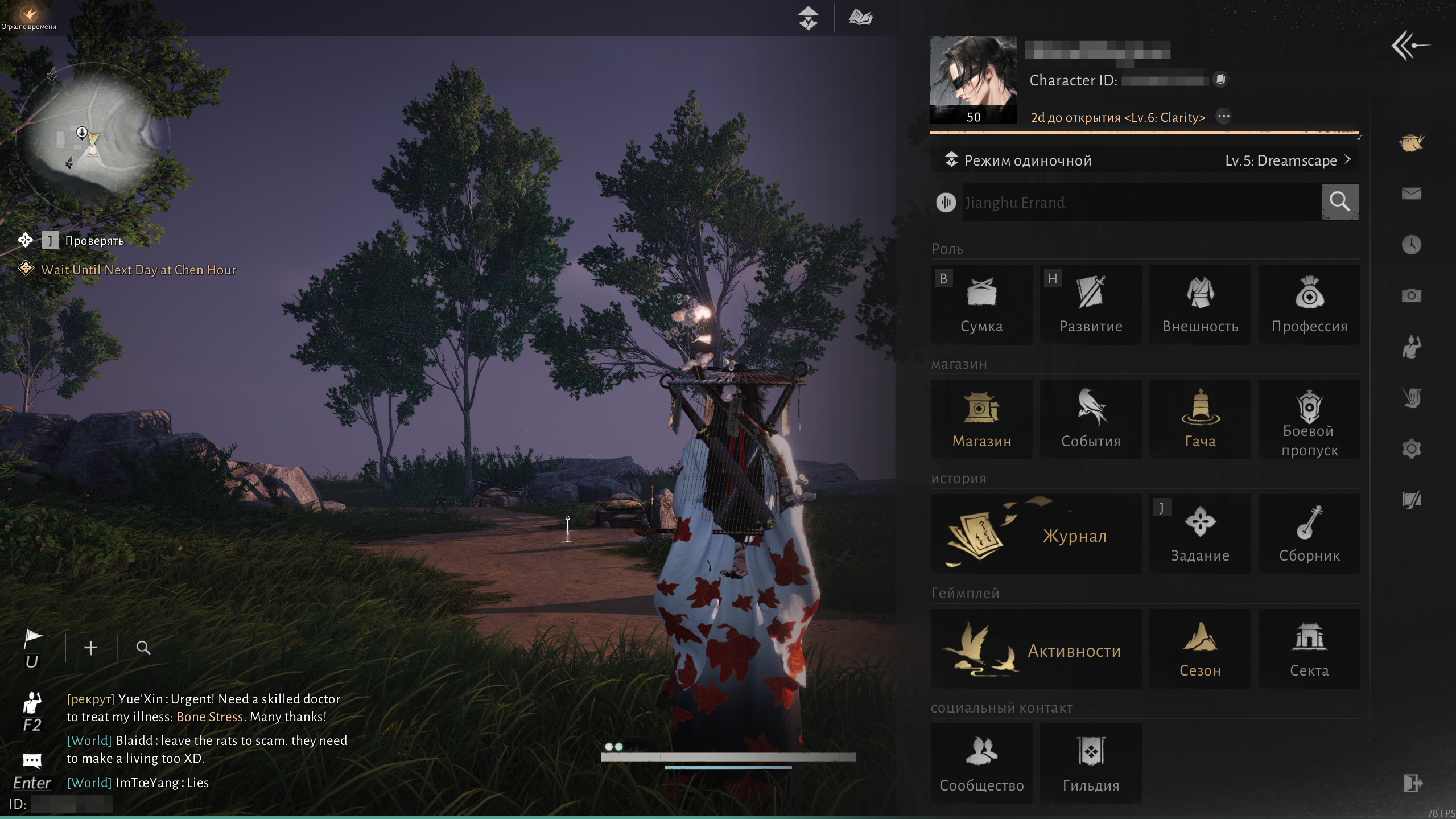Screen dimensions: 1456x819
Task: Open the Сообщество community menu
Action: [x=981, y=764]
